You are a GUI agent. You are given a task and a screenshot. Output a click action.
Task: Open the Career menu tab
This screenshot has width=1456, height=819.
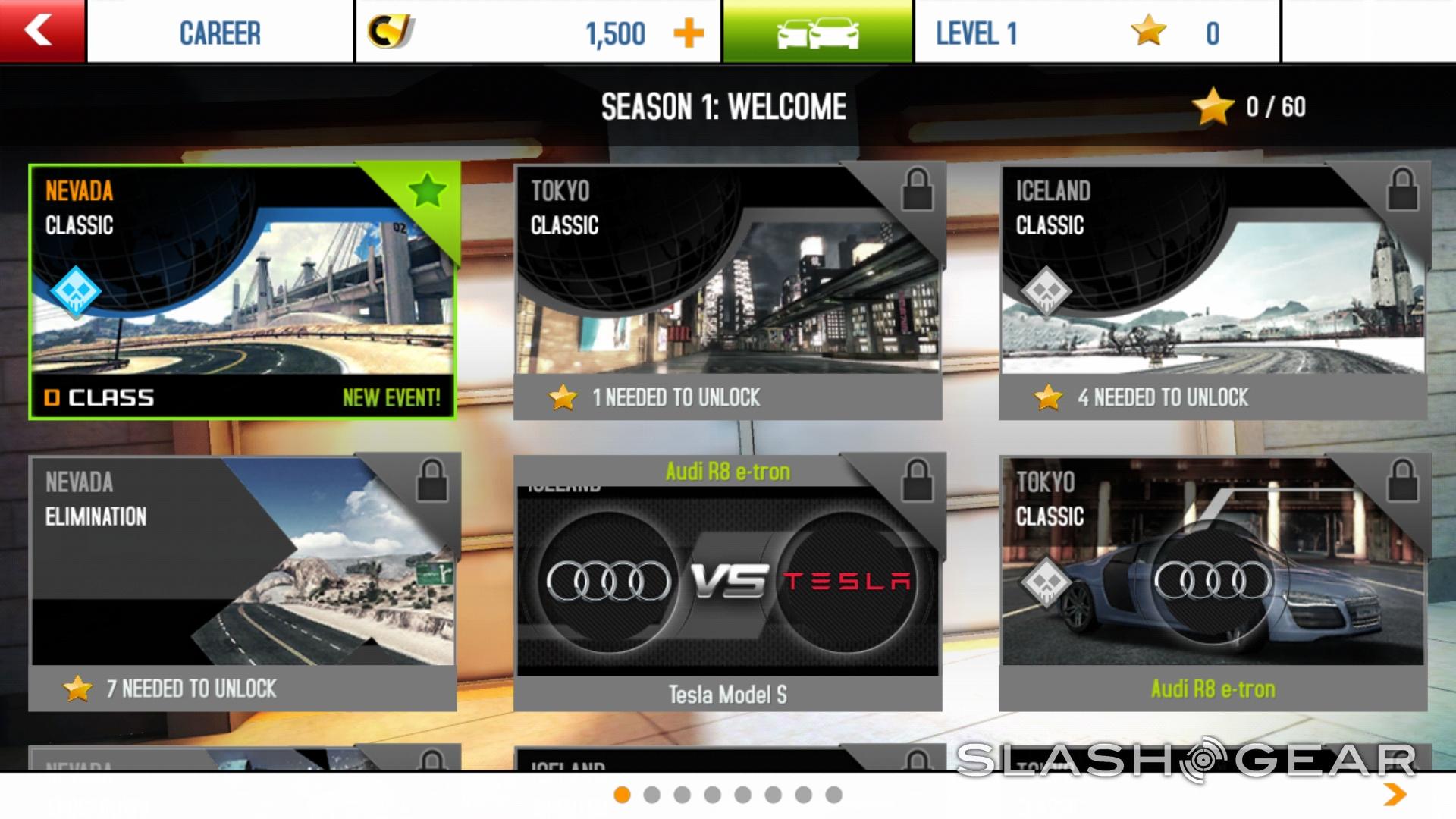[x=220, y=33]
